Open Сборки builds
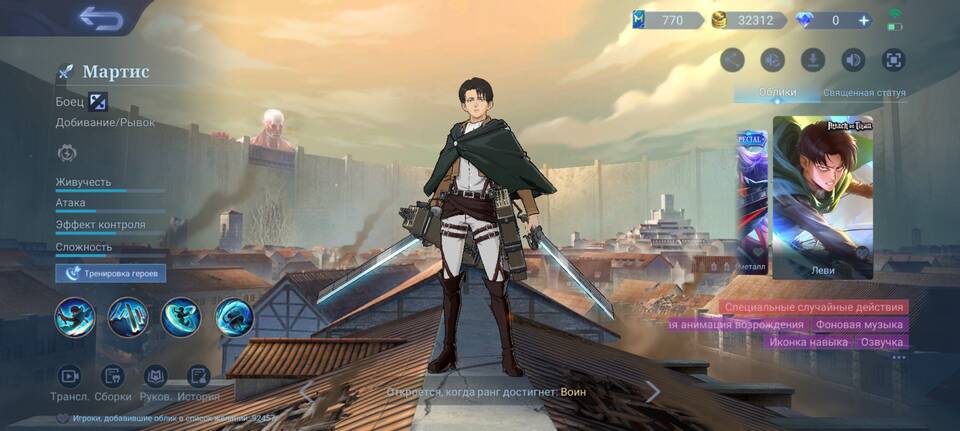 point(112,382)
